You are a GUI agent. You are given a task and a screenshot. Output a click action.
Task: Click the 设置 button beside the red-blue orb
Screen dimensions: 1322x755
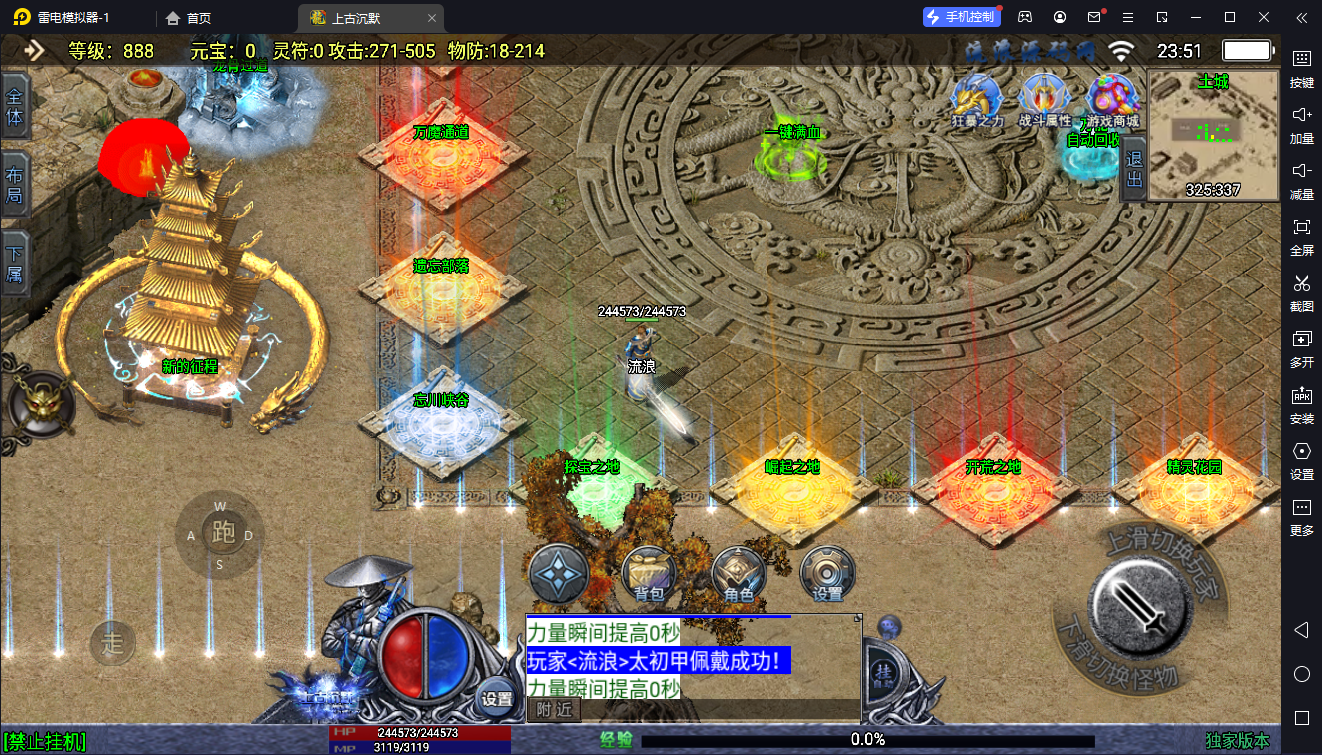pos(497,698)
